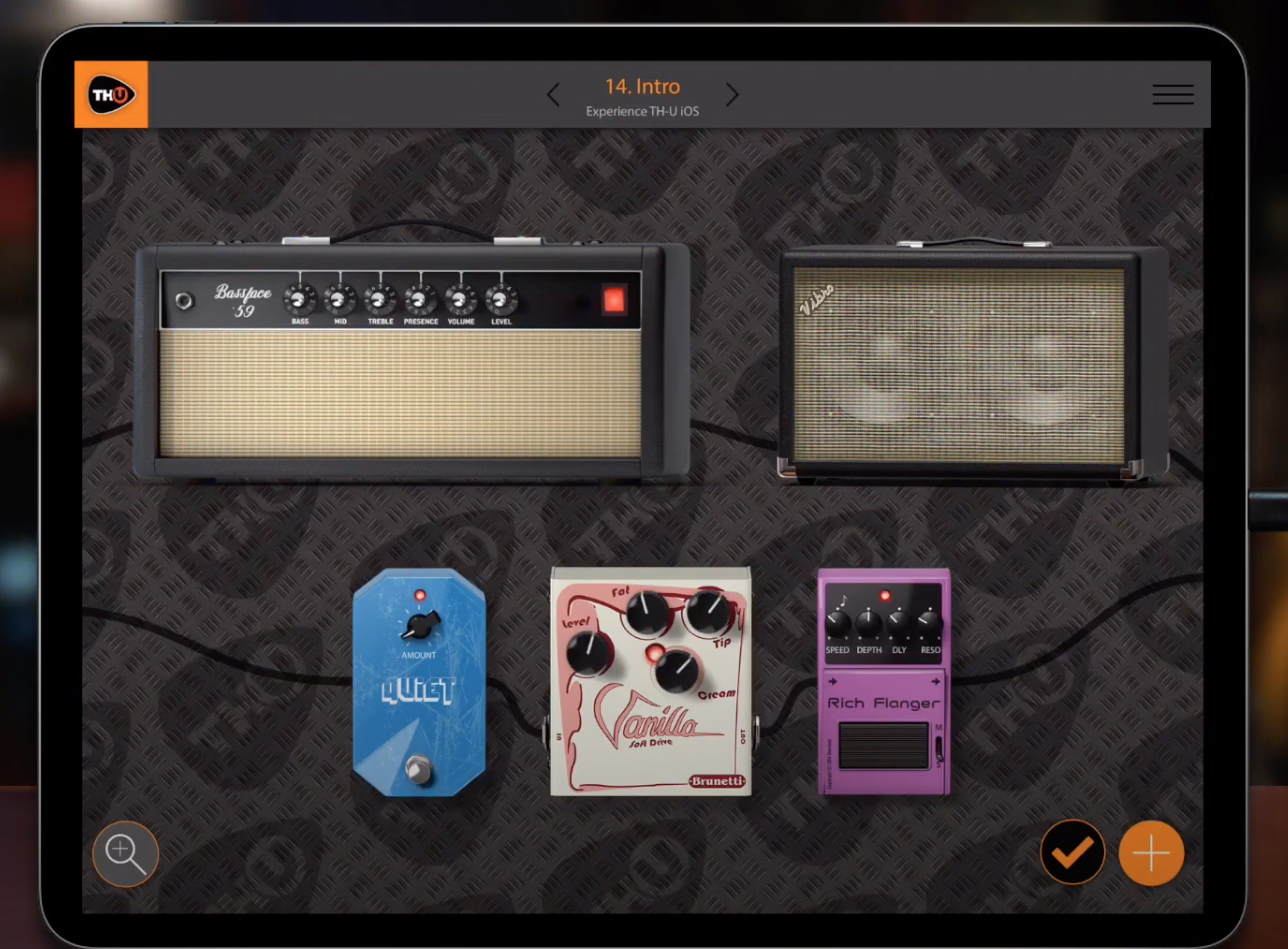
Task: Open the hamburger menu top right
Action: pyautogui.click(x=1172, y=94)
